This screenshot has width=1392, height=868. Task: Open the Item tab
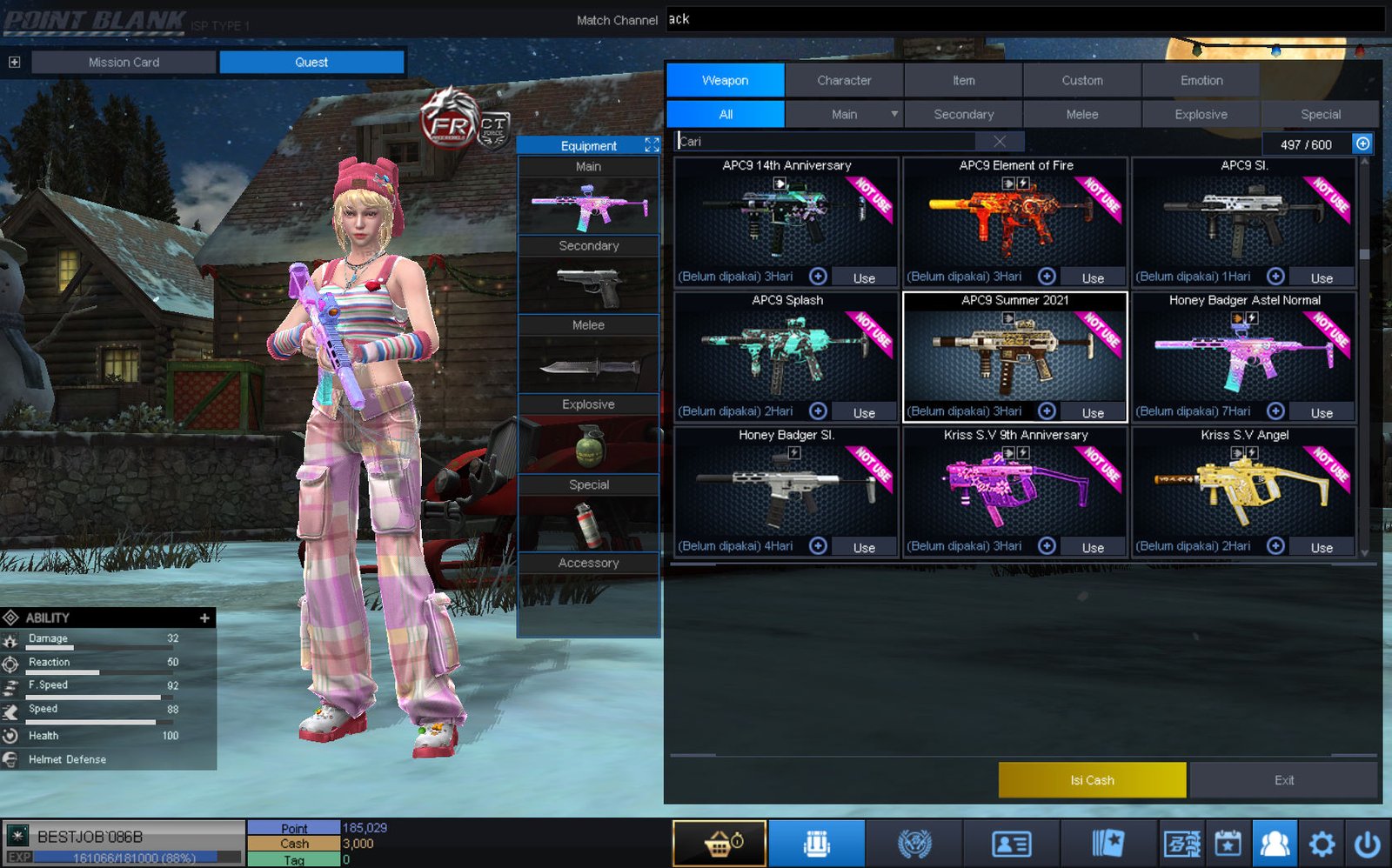tap(963, 80)
